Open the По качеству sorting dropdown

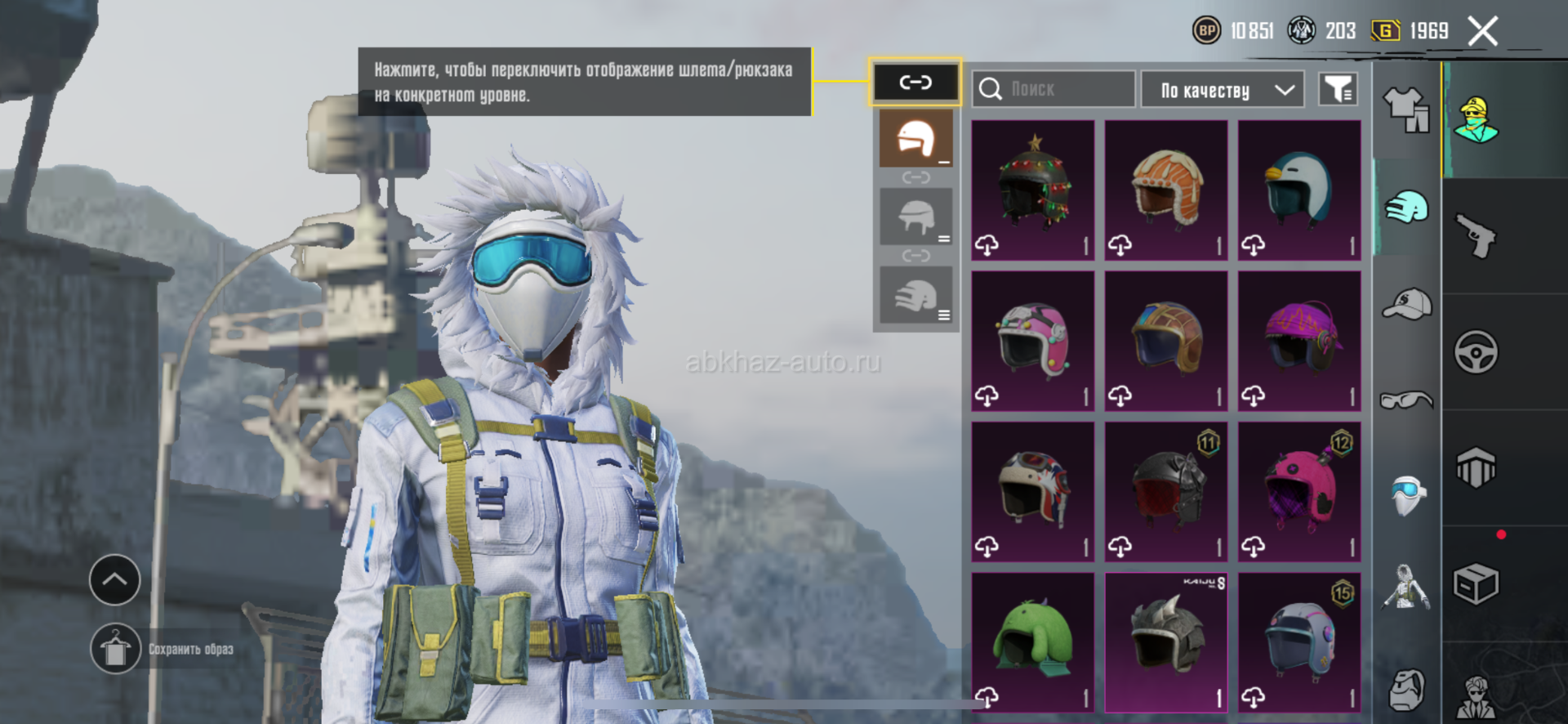1222,90
